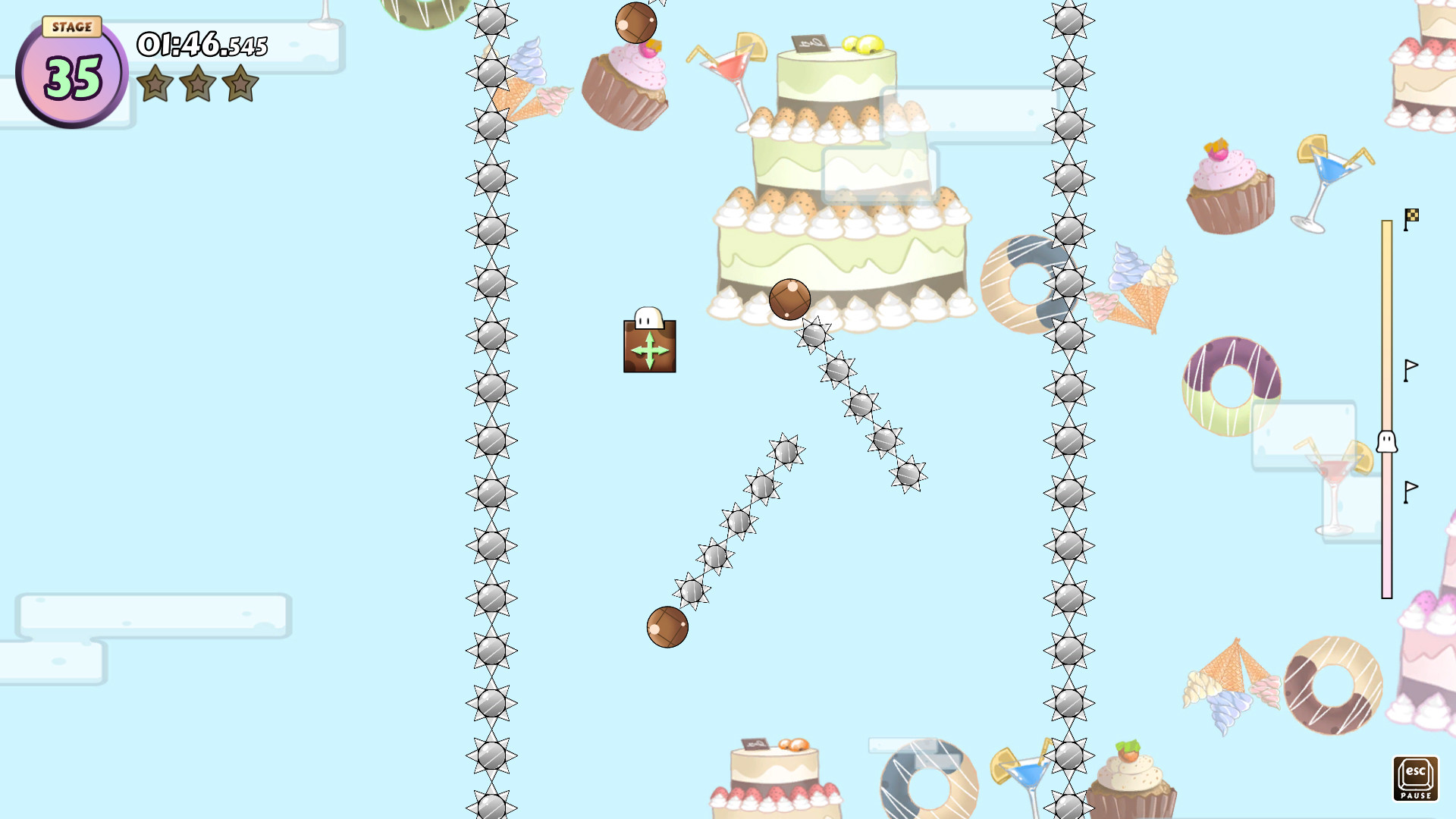This screenshot has height=819, width=1456.
Task: Click the barrel below the spike diagonal
Action: (667, 628)
